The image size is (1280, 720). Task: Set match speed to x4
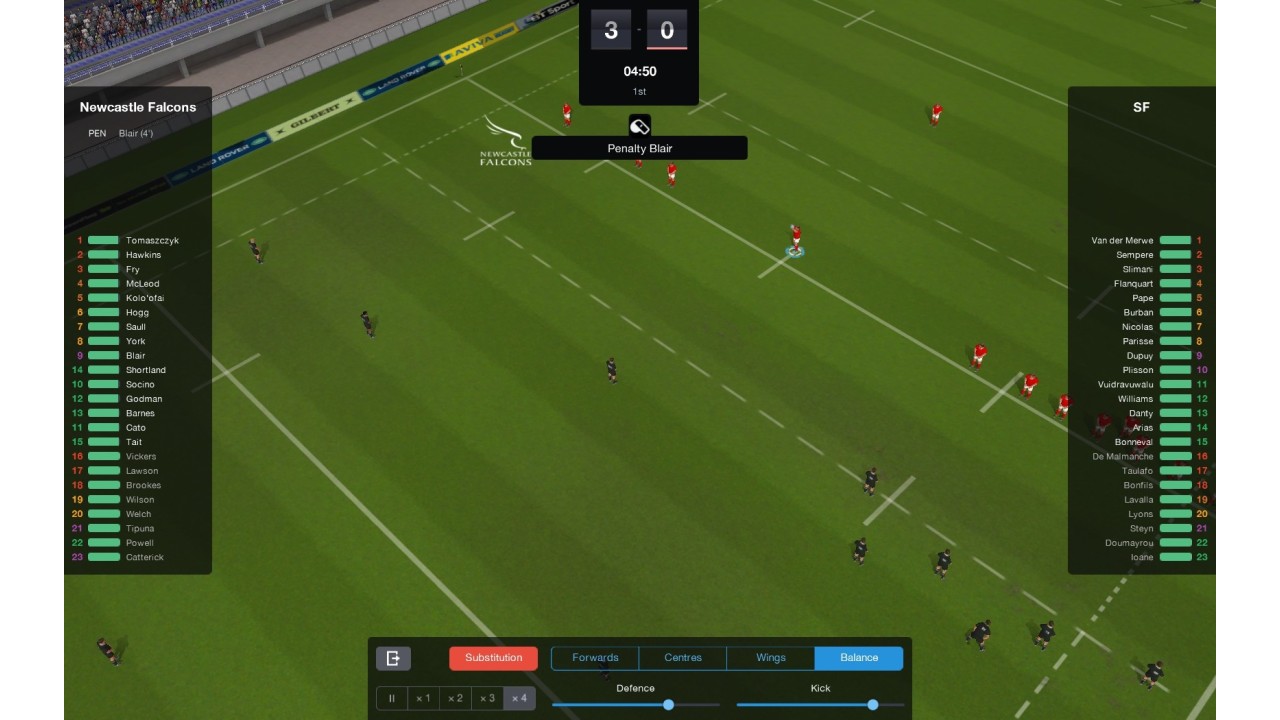coord(519,698)
